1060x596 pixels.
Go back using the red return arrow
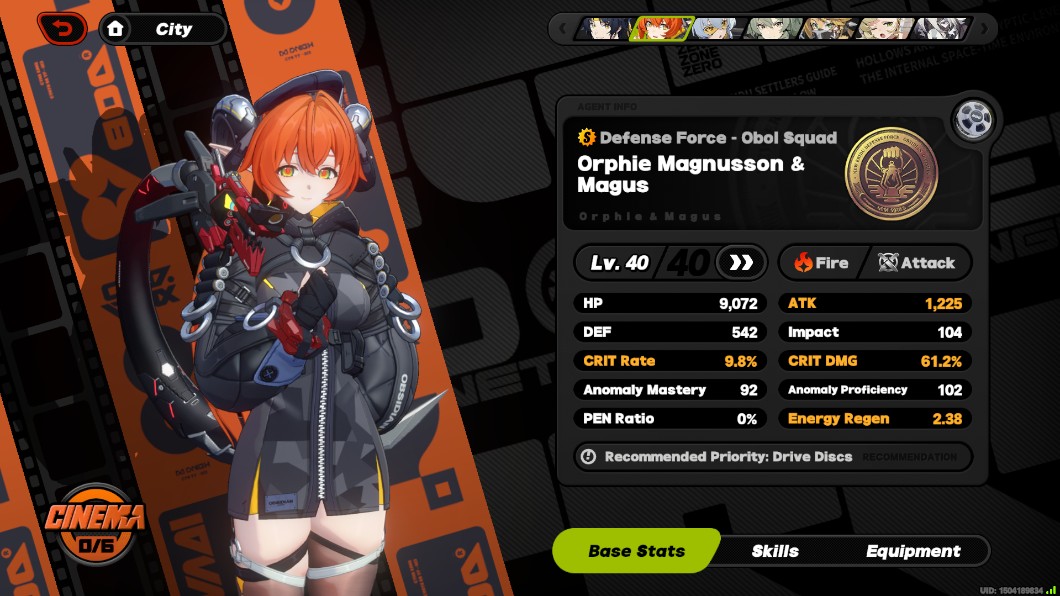[62, 29]
